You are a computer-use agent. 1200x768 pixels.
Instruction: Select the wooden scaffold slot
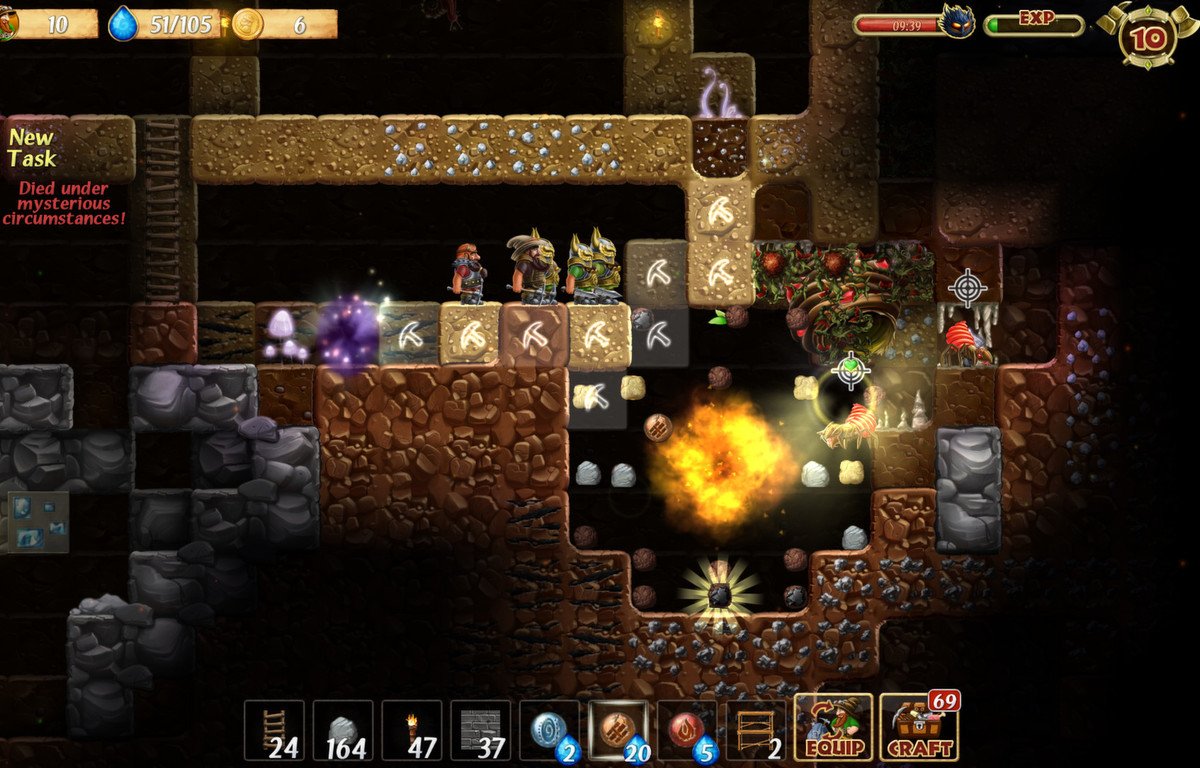(x=756, y=730)
